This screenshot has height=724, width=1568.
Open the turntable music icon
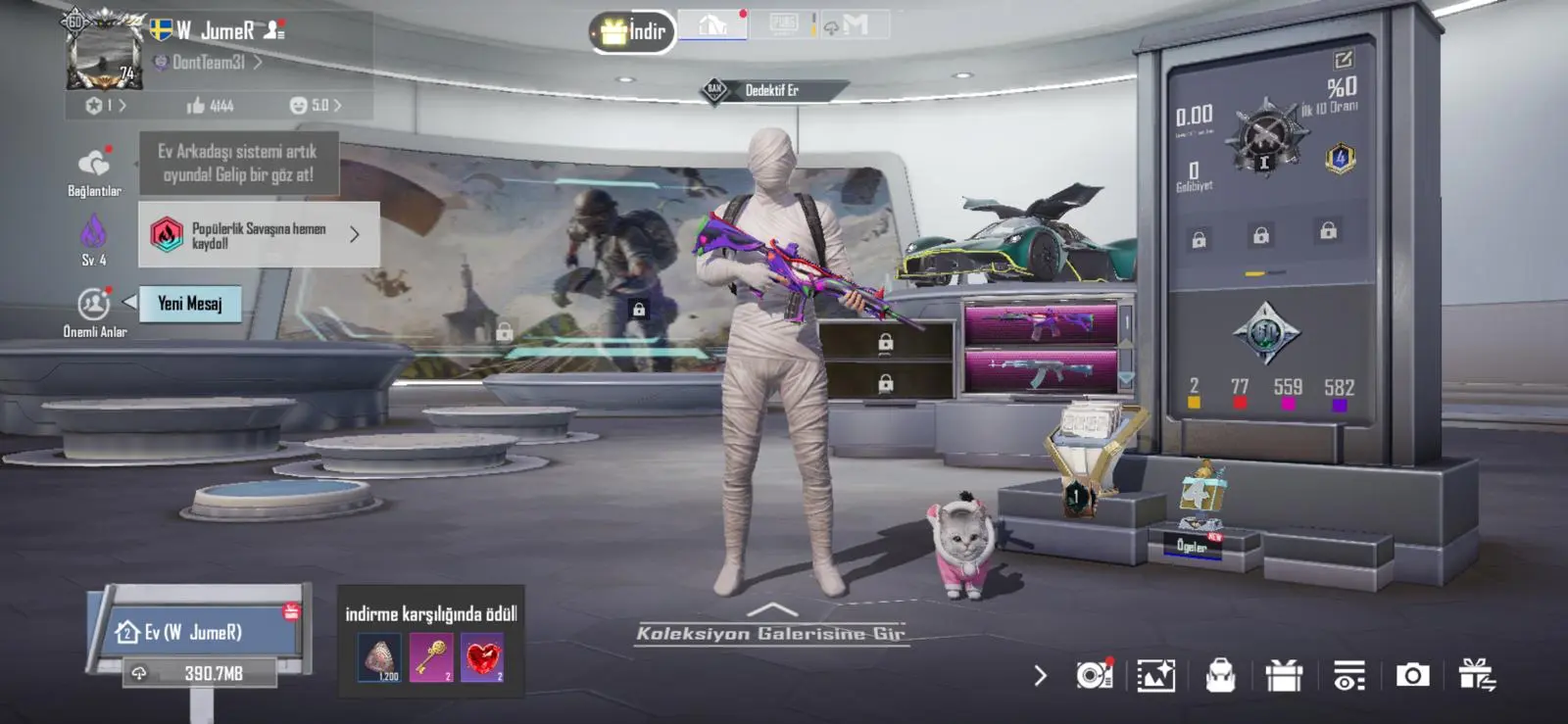[1094, 675]
